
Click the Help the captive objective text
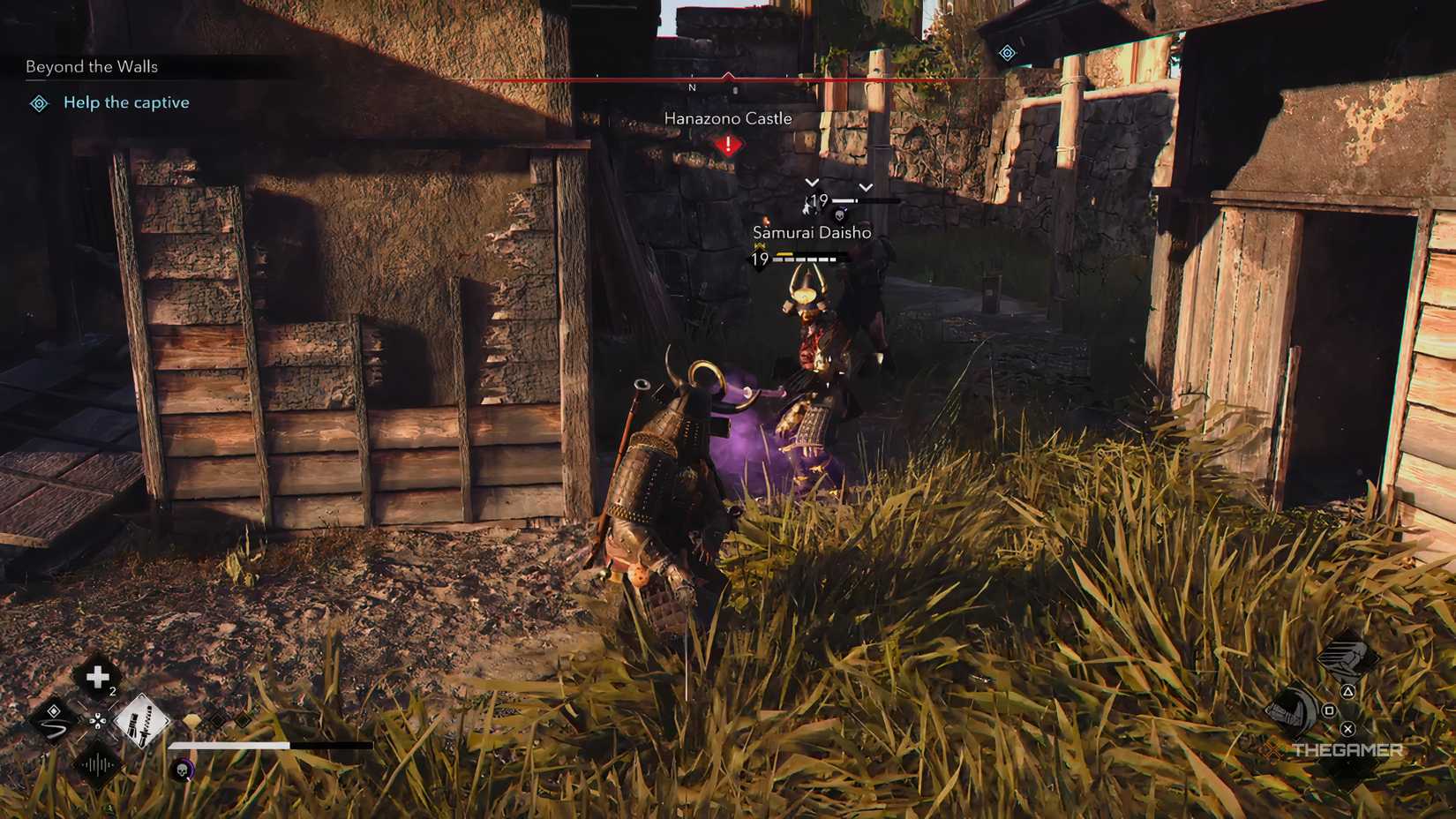125,102
